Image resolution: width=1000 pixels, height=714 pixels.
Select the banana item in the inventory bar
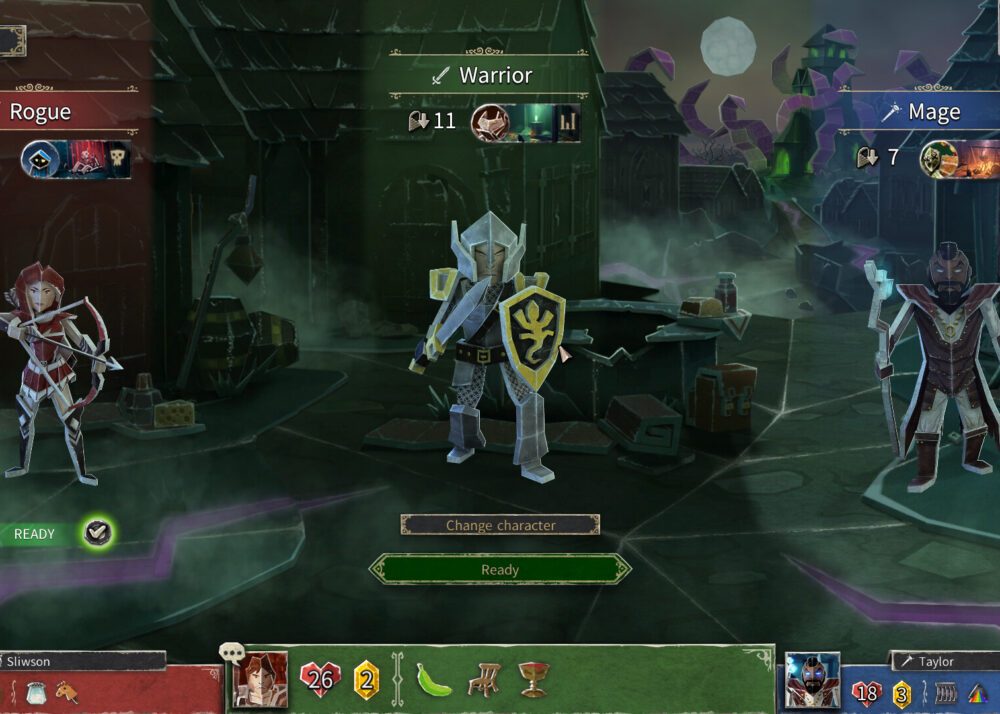[x=433, y=680]
